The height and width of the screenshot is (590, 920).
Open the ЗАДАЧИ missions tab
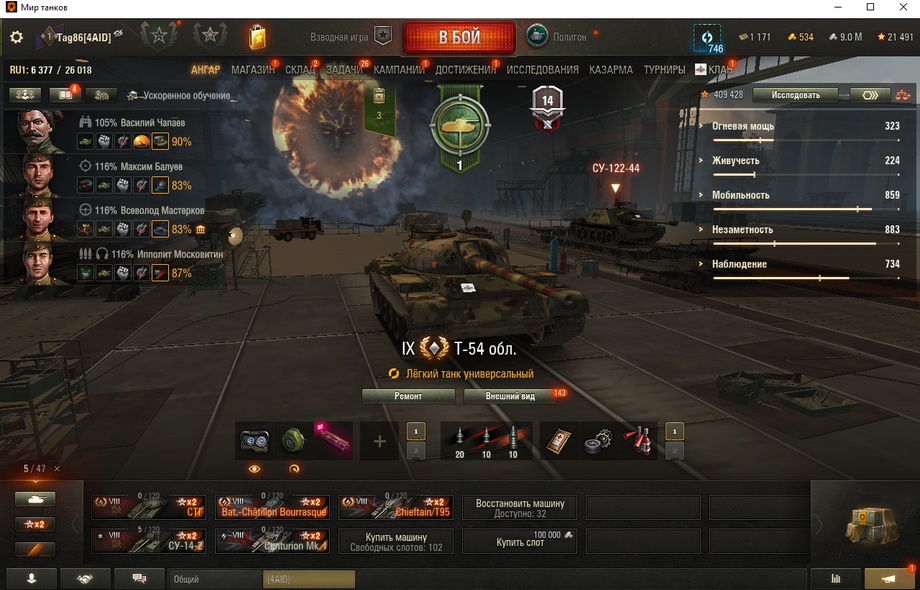(x=344, y=70)
